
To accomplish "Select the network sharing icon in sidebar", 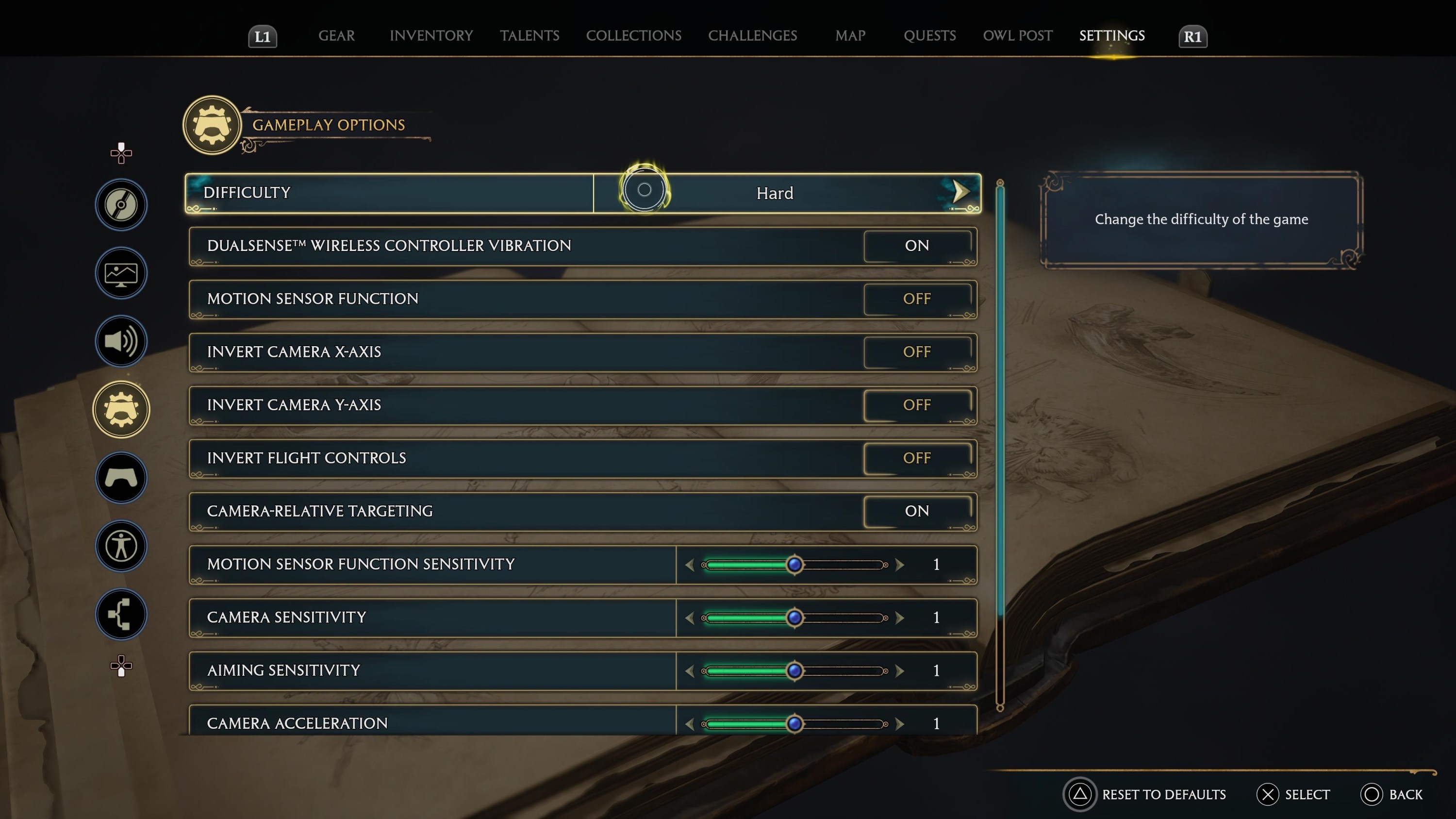I will [121, 615].
